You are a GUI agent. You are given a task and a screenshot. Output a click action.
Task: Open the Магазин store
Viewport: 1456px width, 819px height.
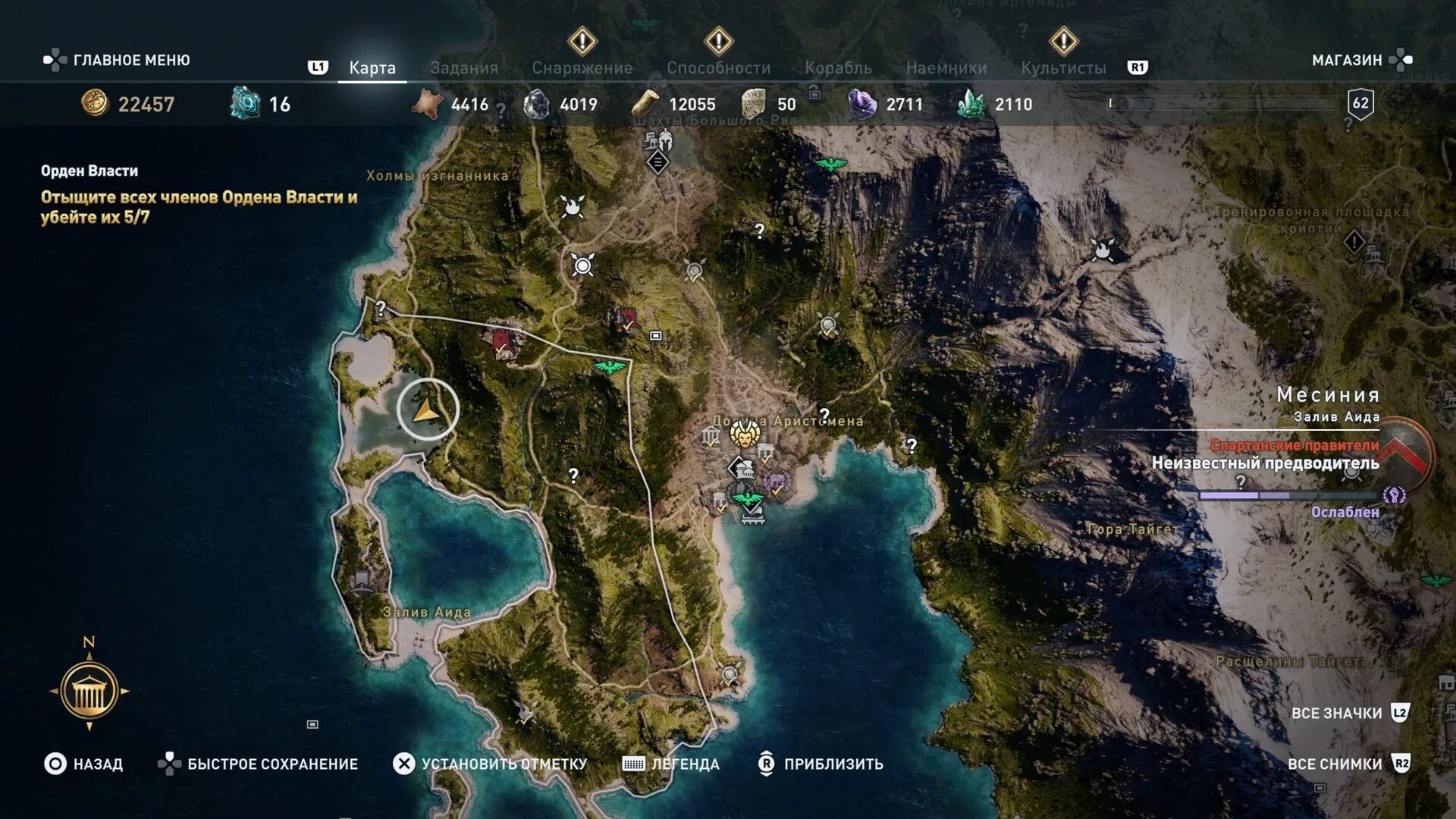point(1361,60)
